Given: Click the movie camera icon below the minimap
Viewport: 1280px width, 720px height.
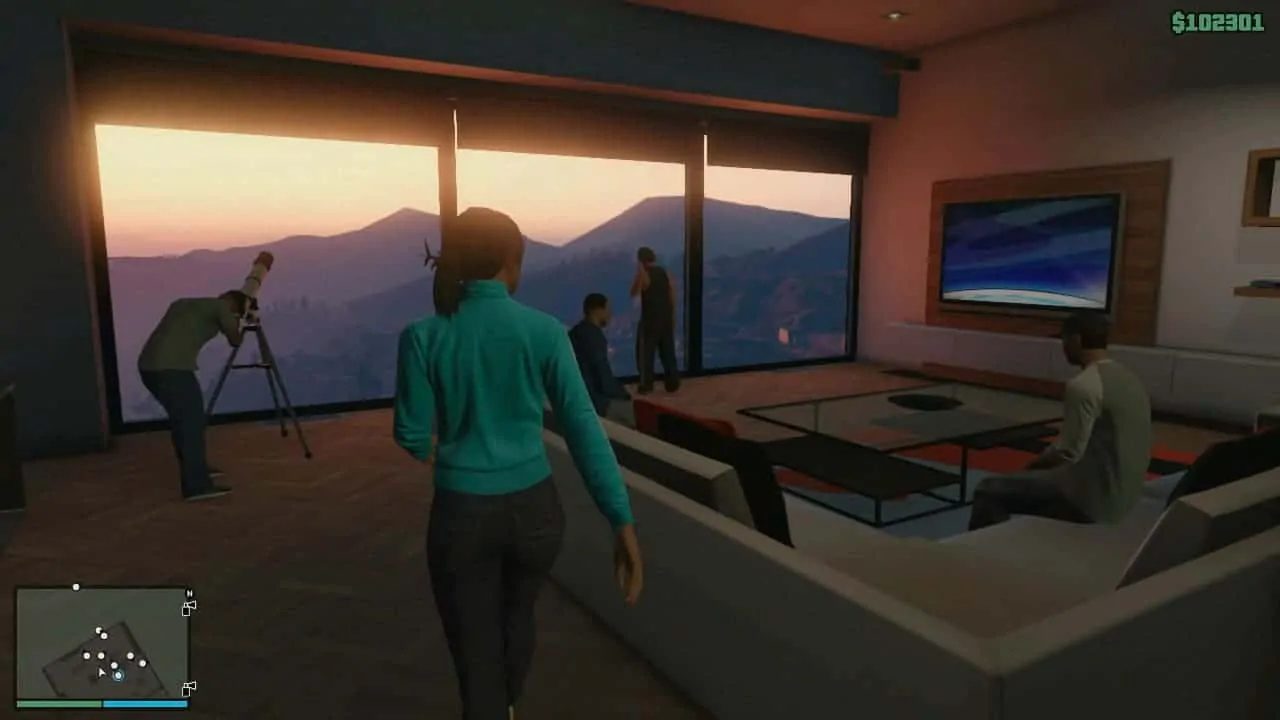Looking at the screenshot, I should 189,688.
